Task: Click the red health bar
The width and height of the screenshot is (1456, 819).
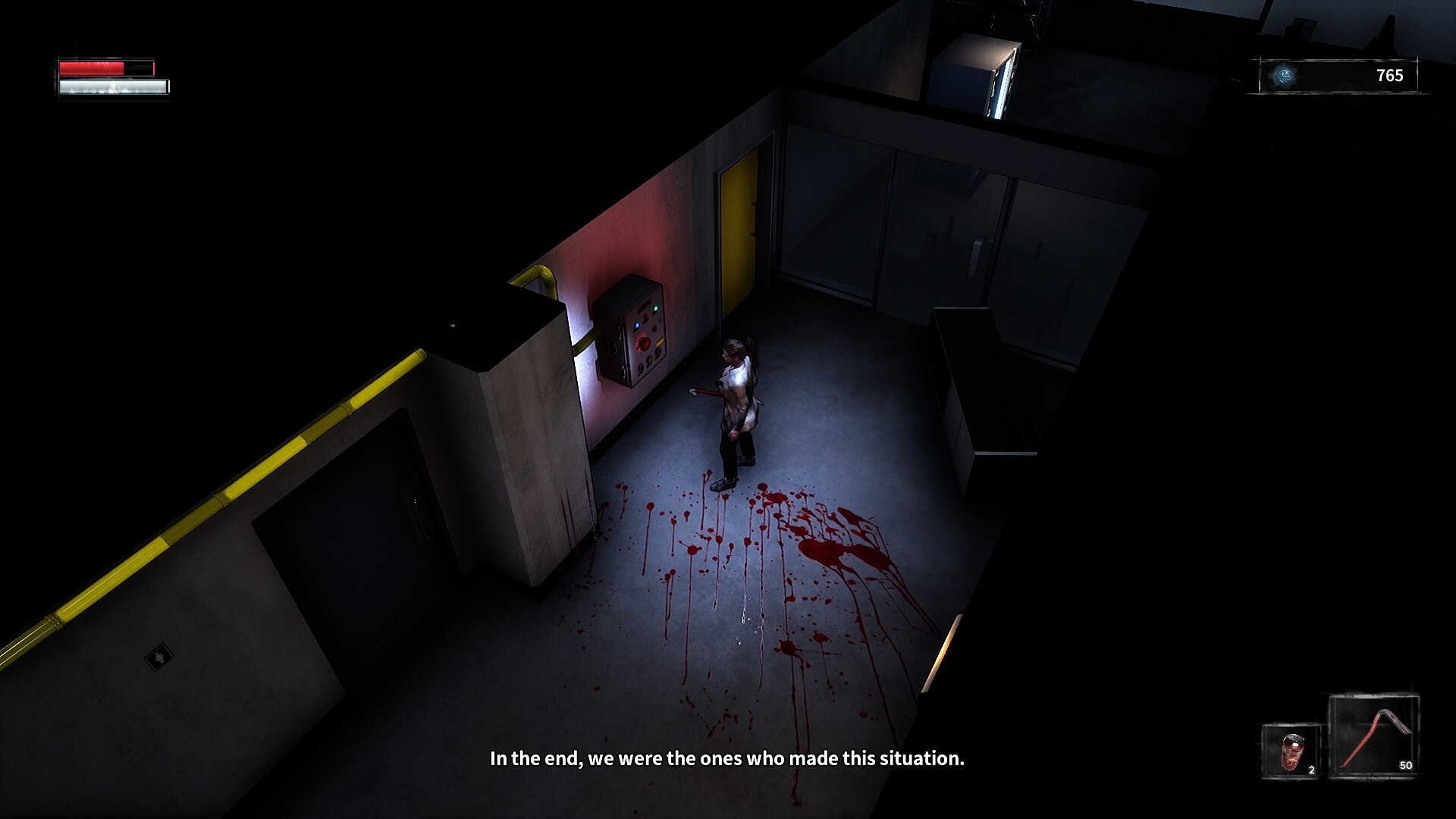Action: coord(91,67)
